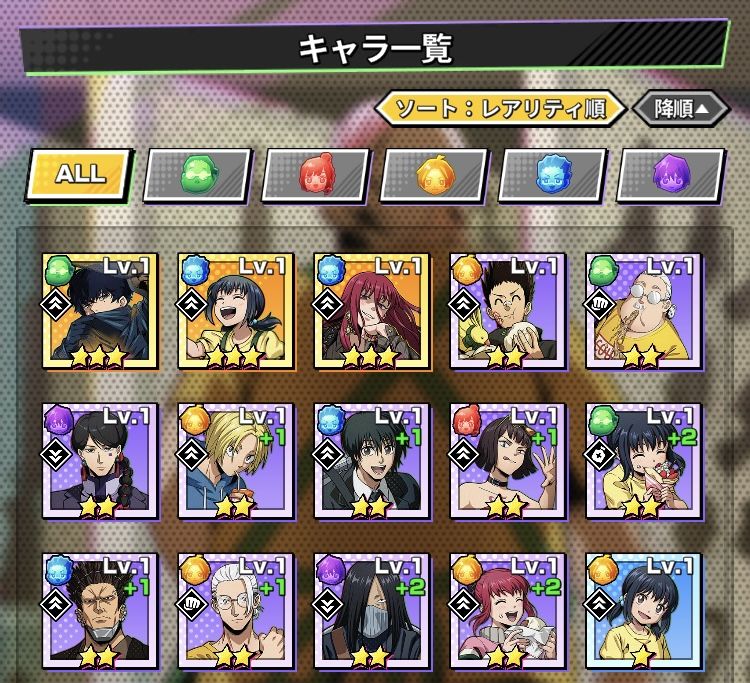This screenshot has height=683, width=750.
Task: Choose the purple attribute filter
Action: click(x=669, y=175)
